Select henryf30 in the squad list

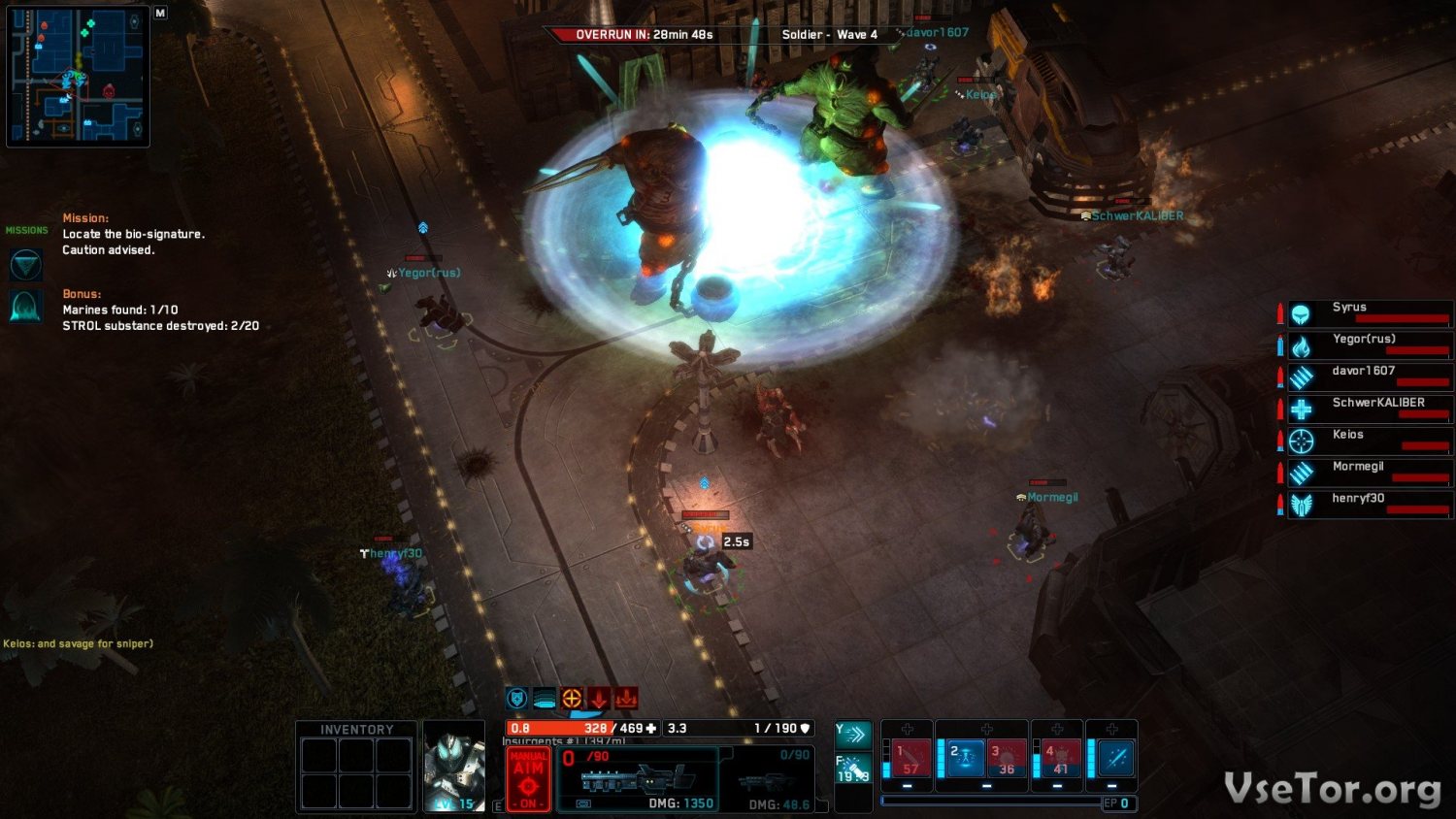(x=1370, y=506)
